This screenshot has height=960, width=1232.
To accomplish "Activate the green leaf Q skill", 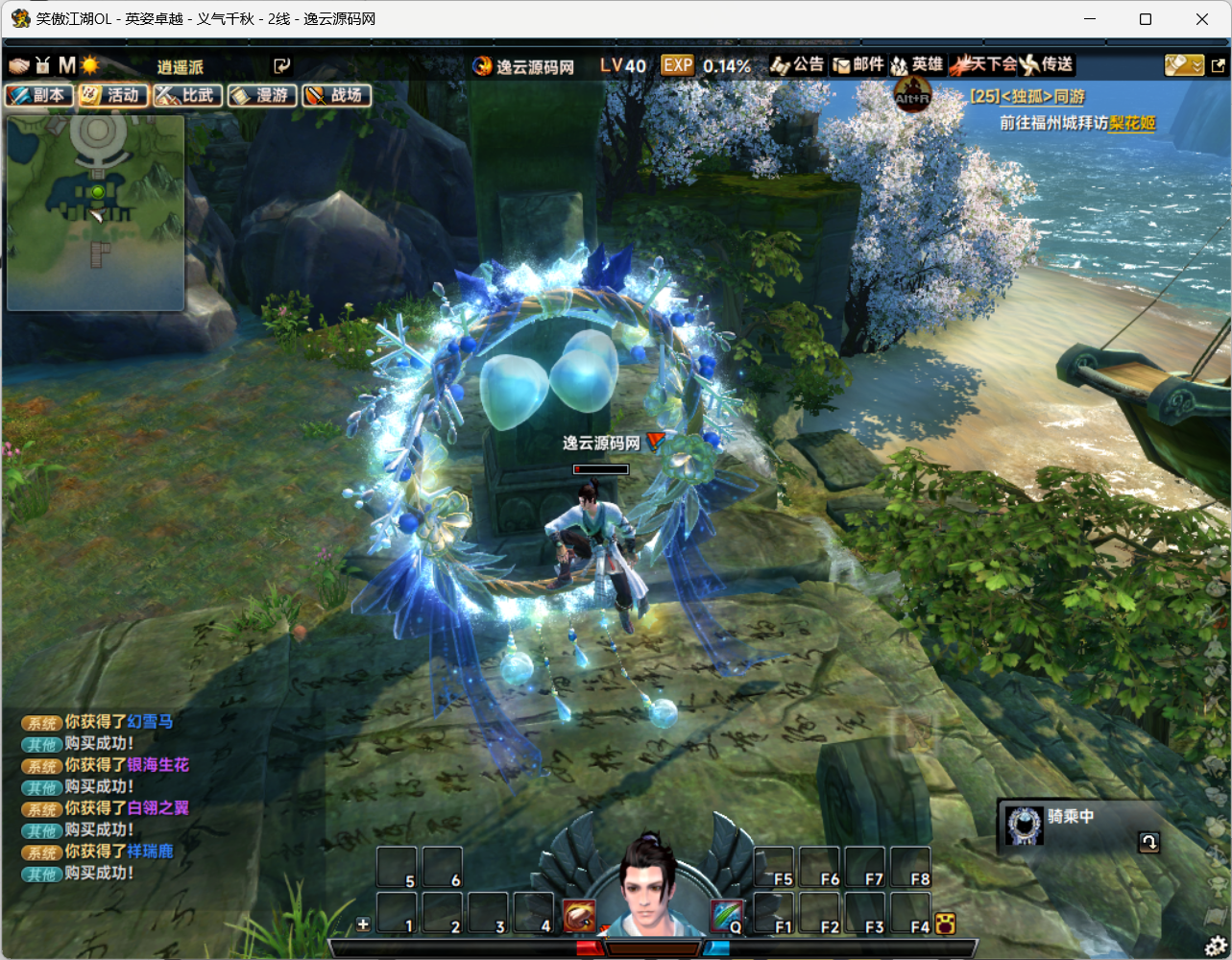I will 727,917.
